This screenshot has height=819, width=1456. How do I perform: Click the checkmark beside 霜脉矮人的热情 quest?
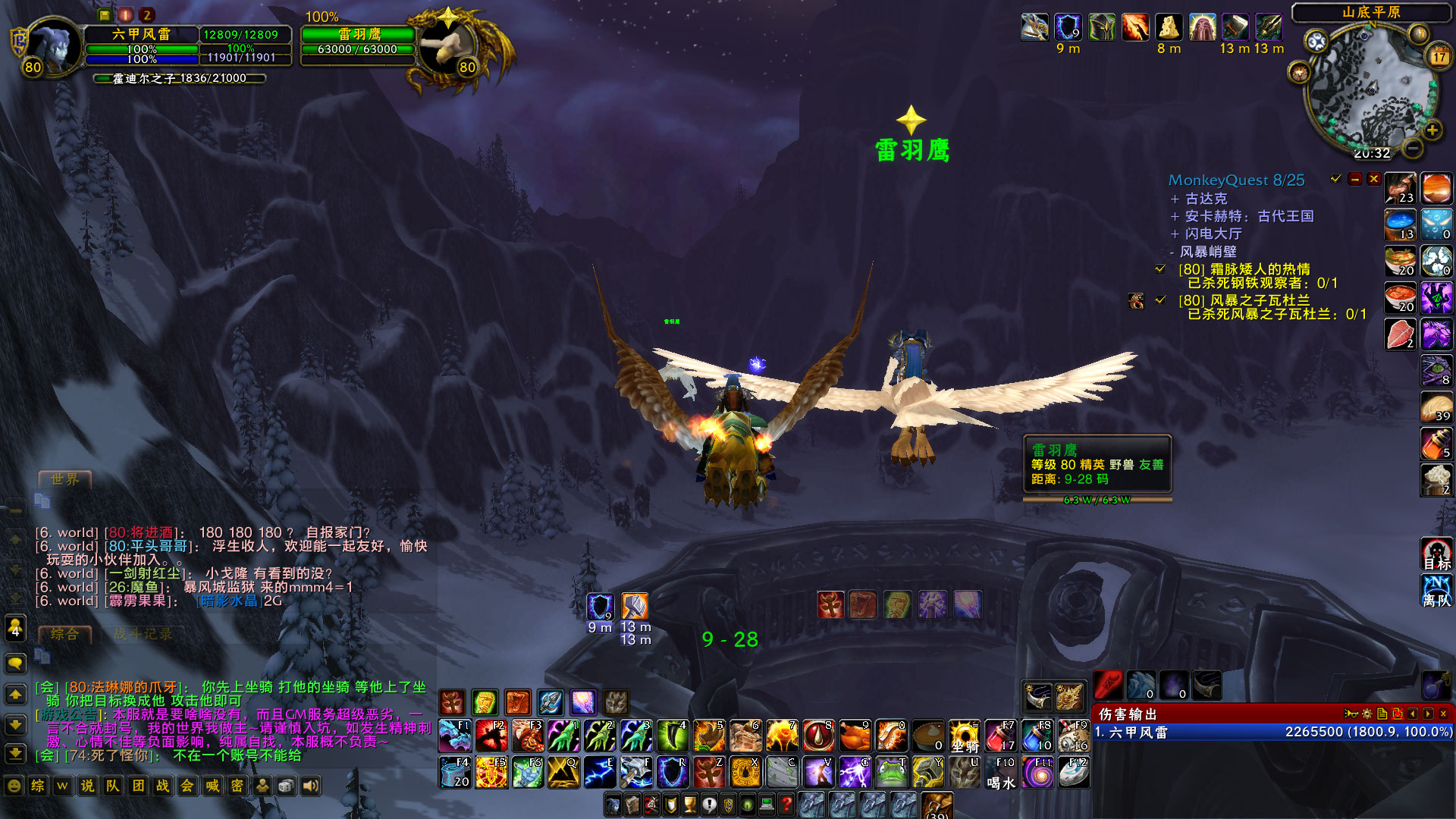coord(1160,267)
